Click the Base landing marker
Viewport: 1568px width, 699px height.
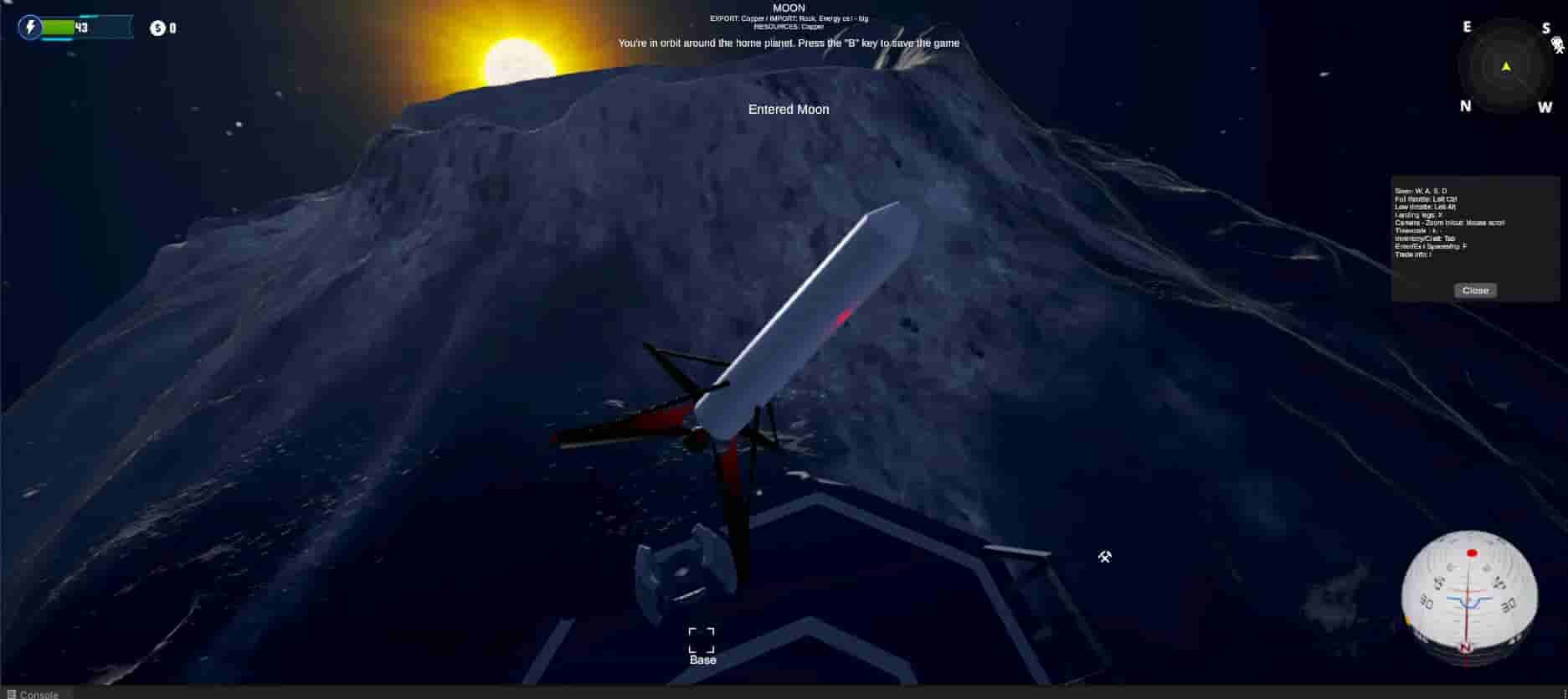pyautogui.click(x=702, y=640)
